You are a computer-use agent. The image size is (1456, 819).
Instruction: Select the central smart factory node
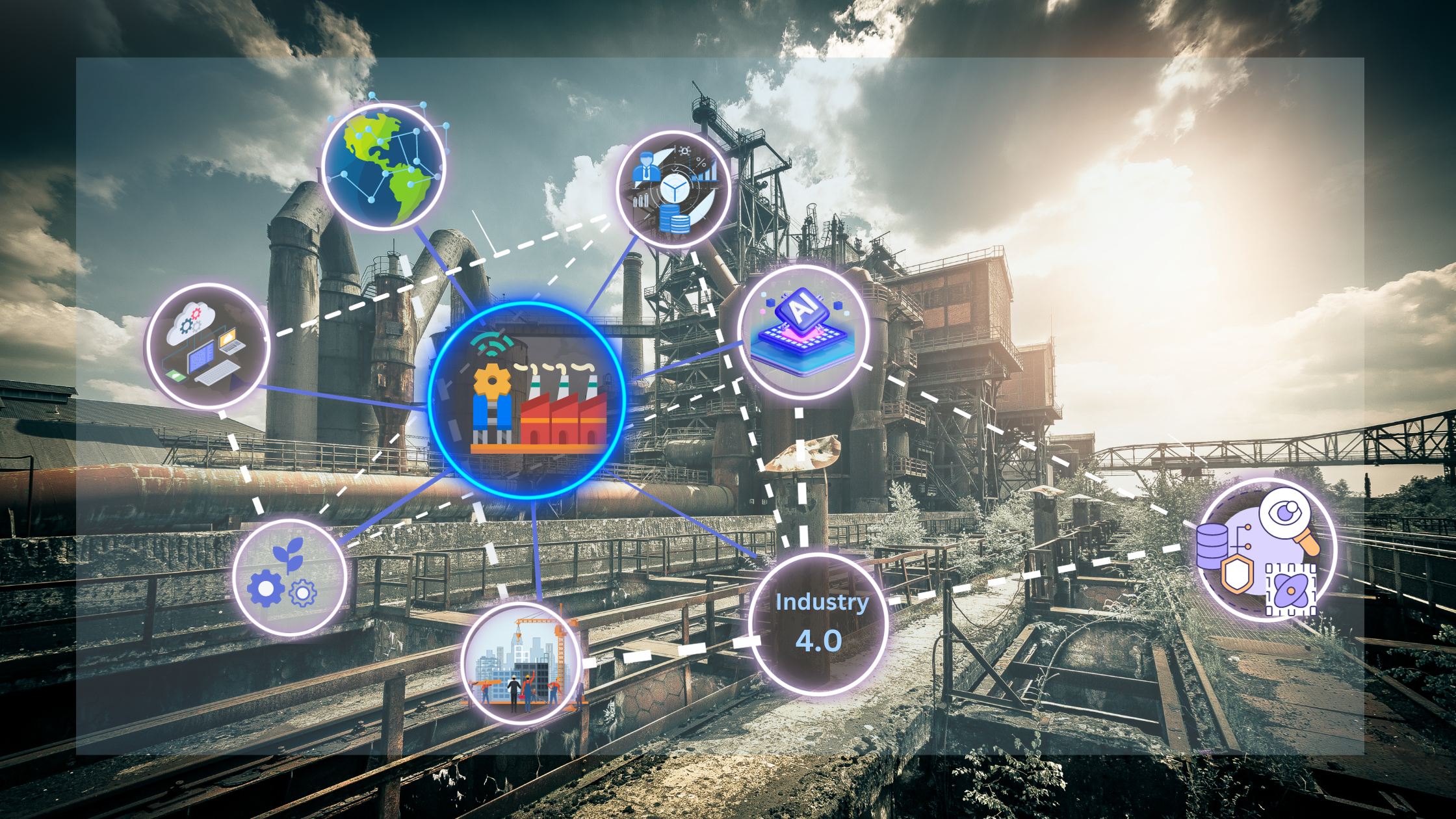pyautogui.click(x=527, y=400)
